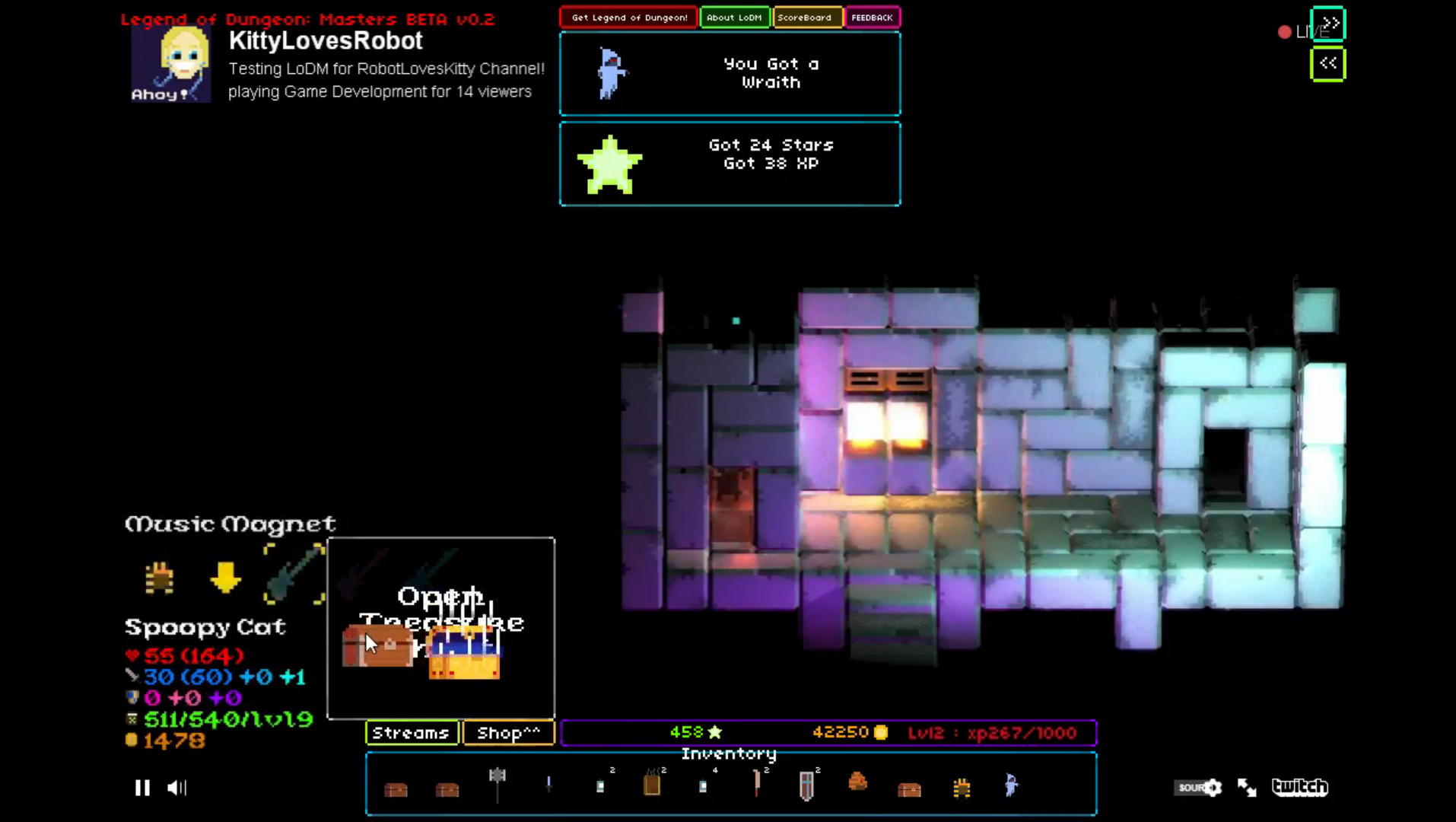
Task: Collapse the panel using the left chevron button
Action: click(x=1327, y=63)
